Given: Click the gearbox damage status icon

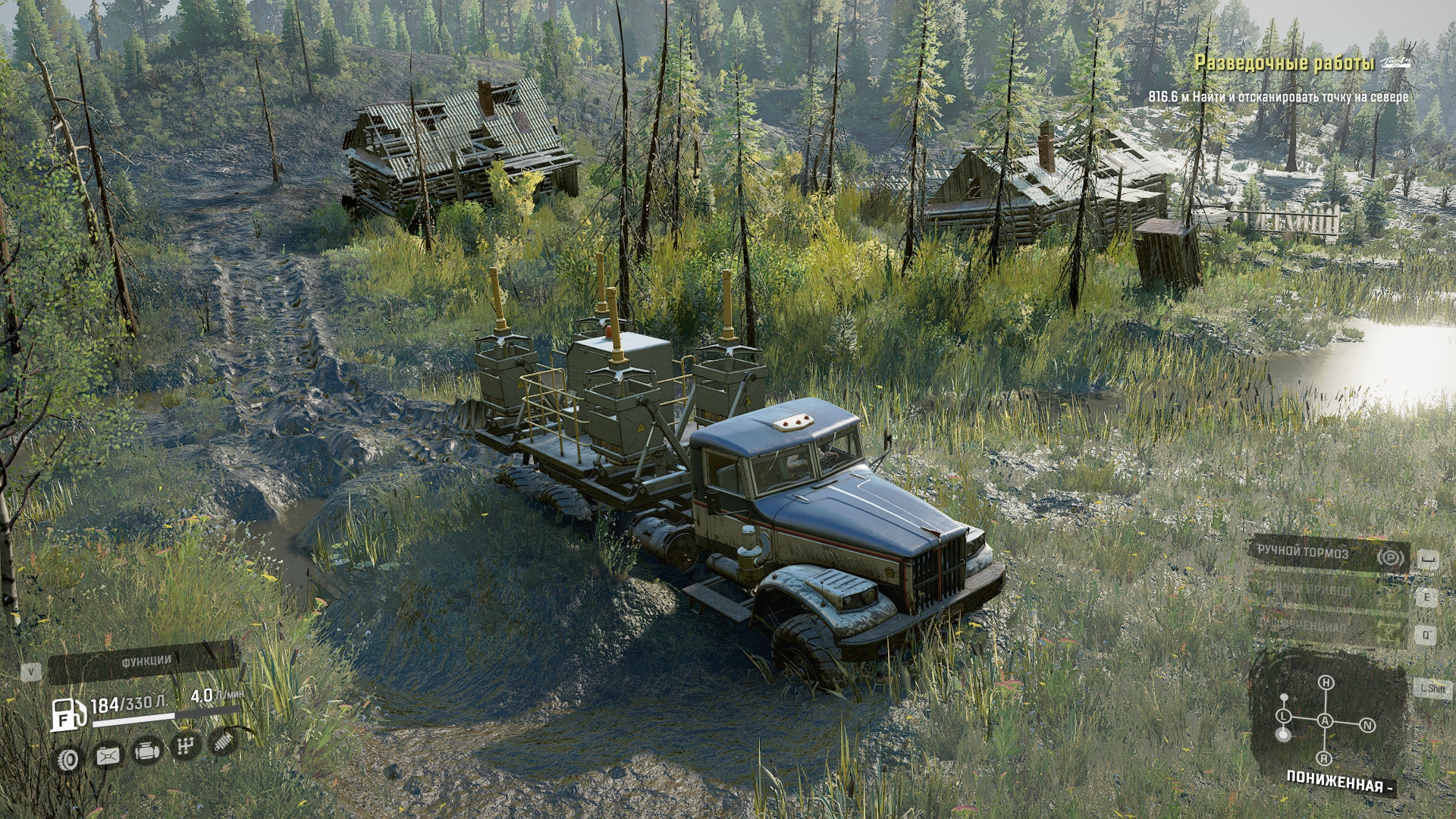Looking at the screenshot, I should [x=185, y=747].
